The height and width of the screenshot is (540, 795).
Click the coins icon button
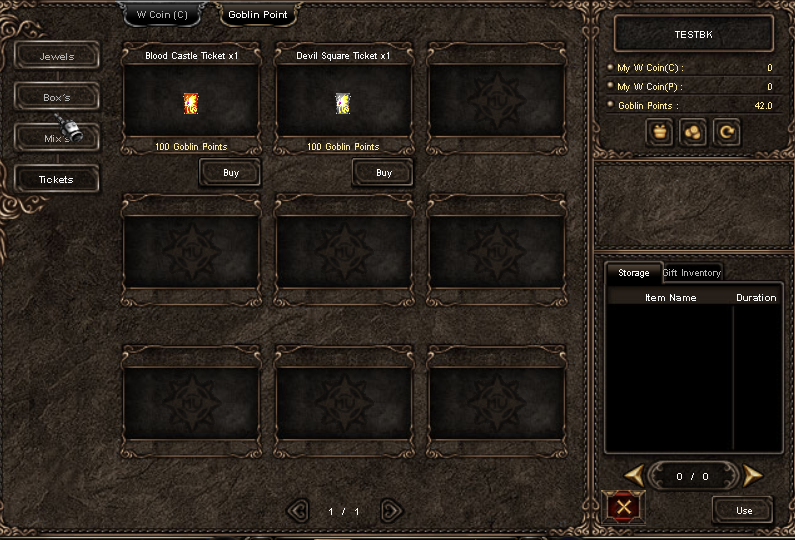pos(693,132)
